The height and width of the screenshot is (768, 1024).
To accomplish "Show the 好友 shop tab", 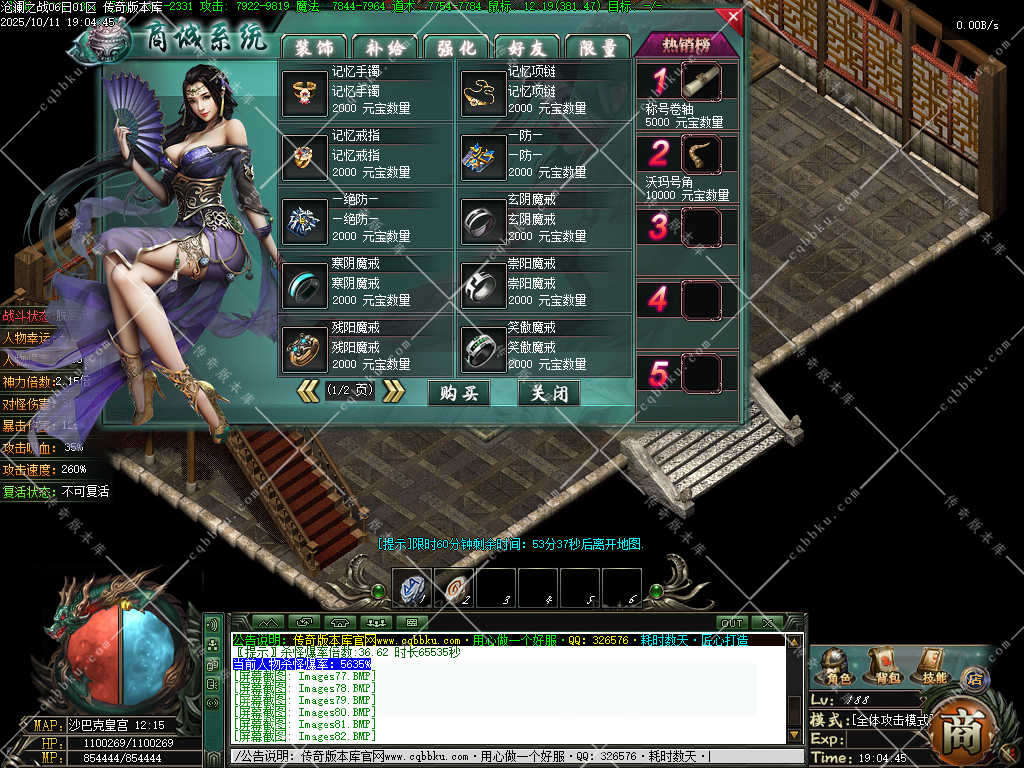I will pos(527,47).
